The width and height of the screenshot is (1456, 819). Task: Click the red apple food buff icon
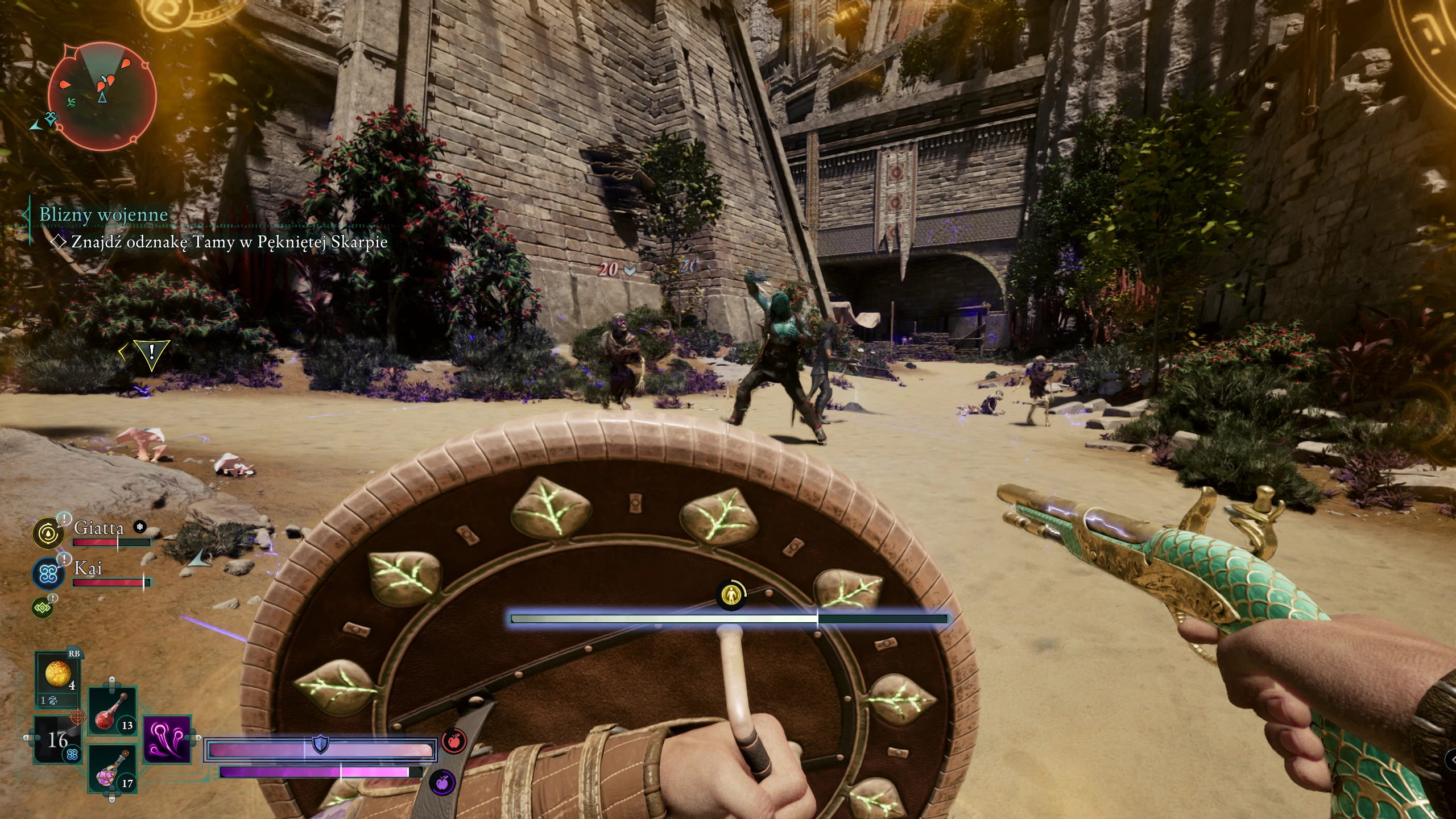[x=454, y=741]
